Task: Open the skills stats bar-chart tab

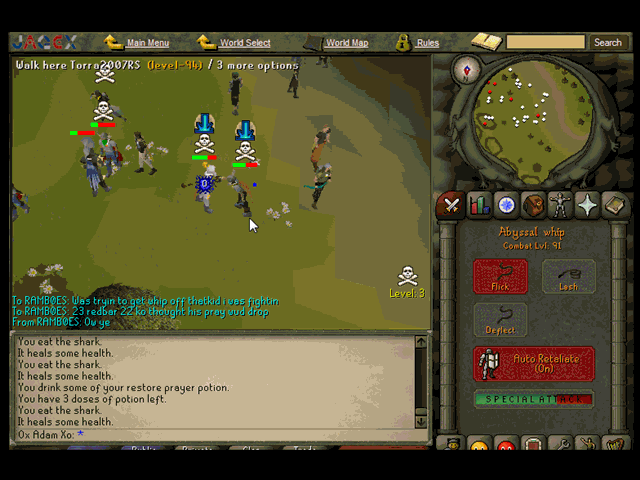Action: [479, 205]
